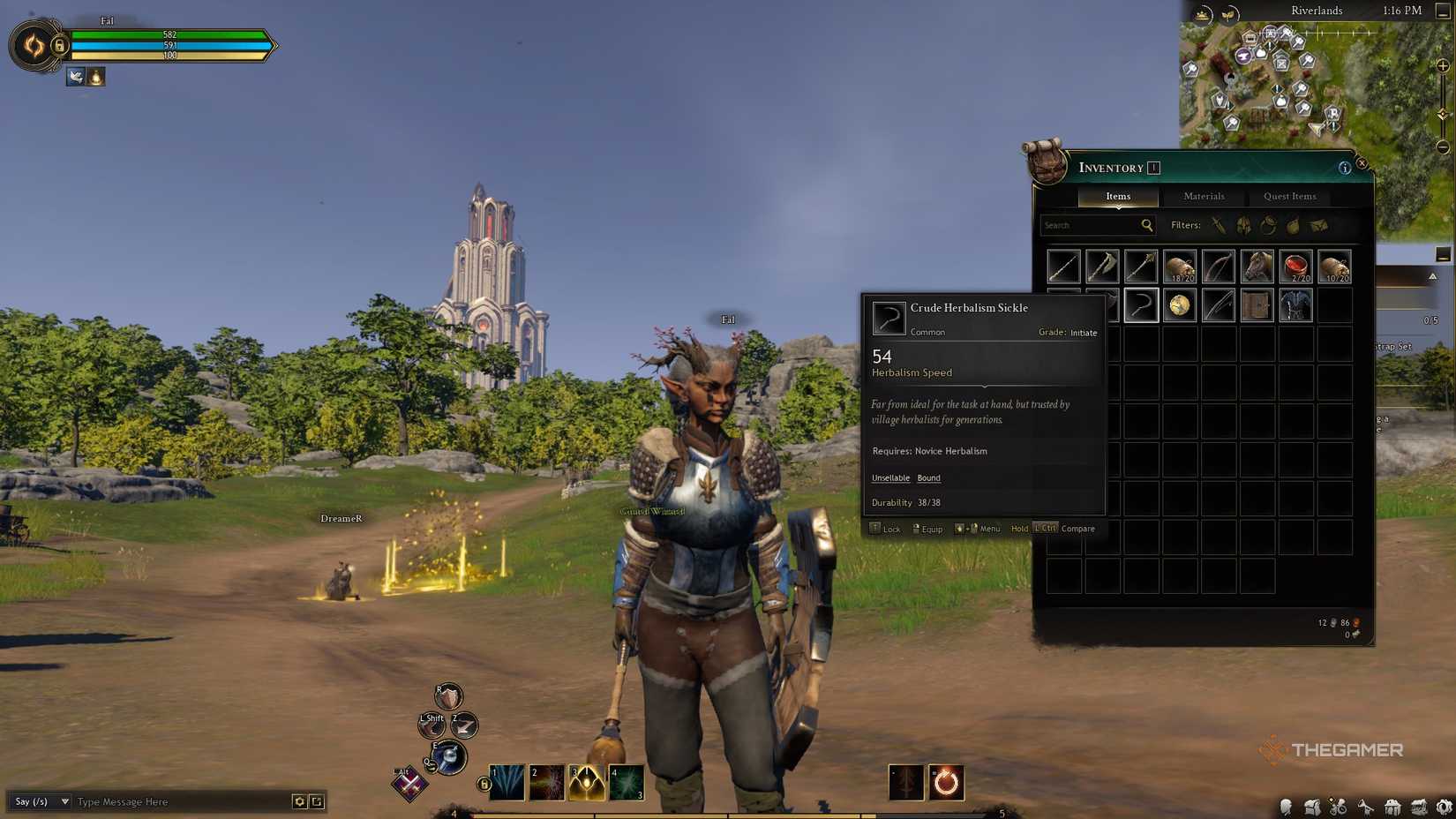This screenshot has width=1456, height=819.
Task: Open the backpack icon on the bottom taskbar
Action: 1312,806
